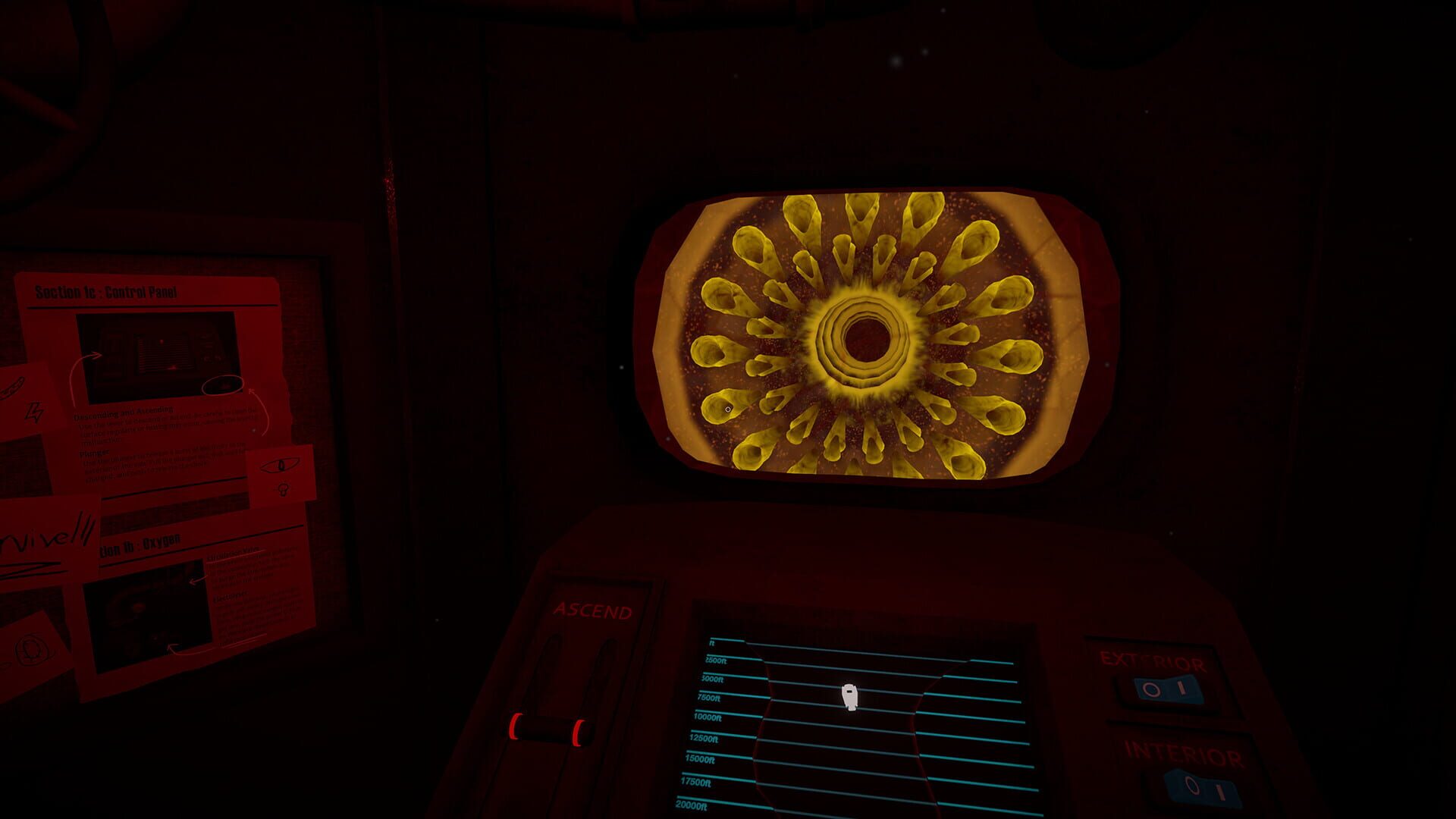
Task: Click the viewport showing the yellow seabed
Action: tap(872, 334)
